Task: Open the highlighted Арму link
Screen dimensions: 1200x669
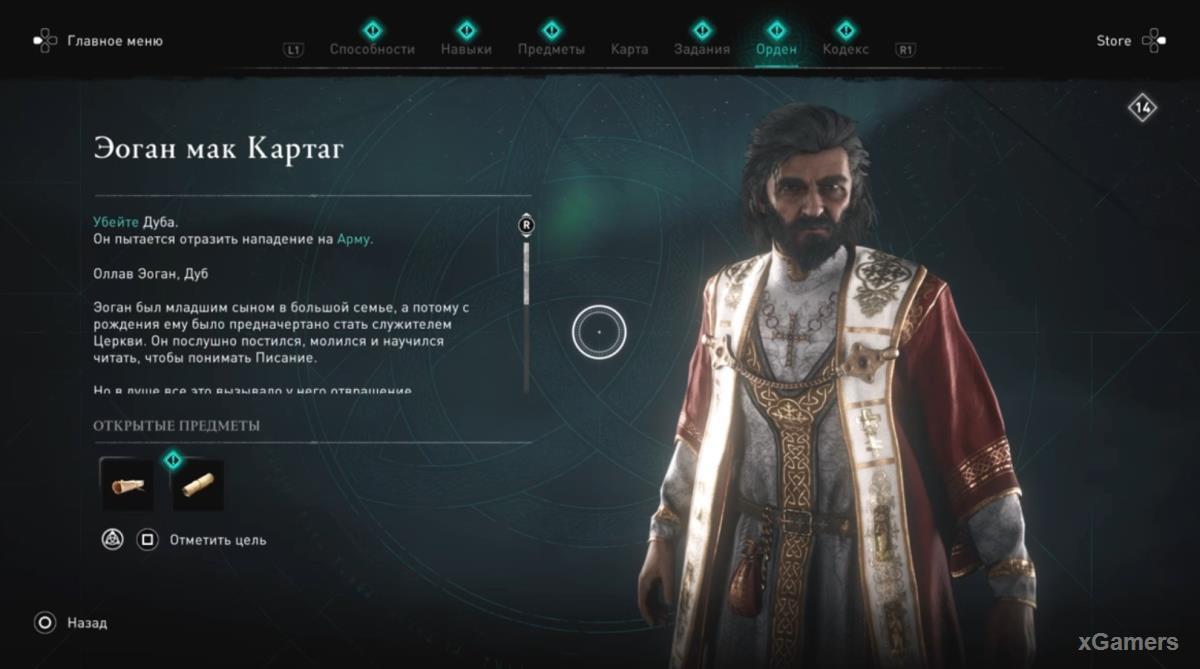Action: [x=354, y=239]
